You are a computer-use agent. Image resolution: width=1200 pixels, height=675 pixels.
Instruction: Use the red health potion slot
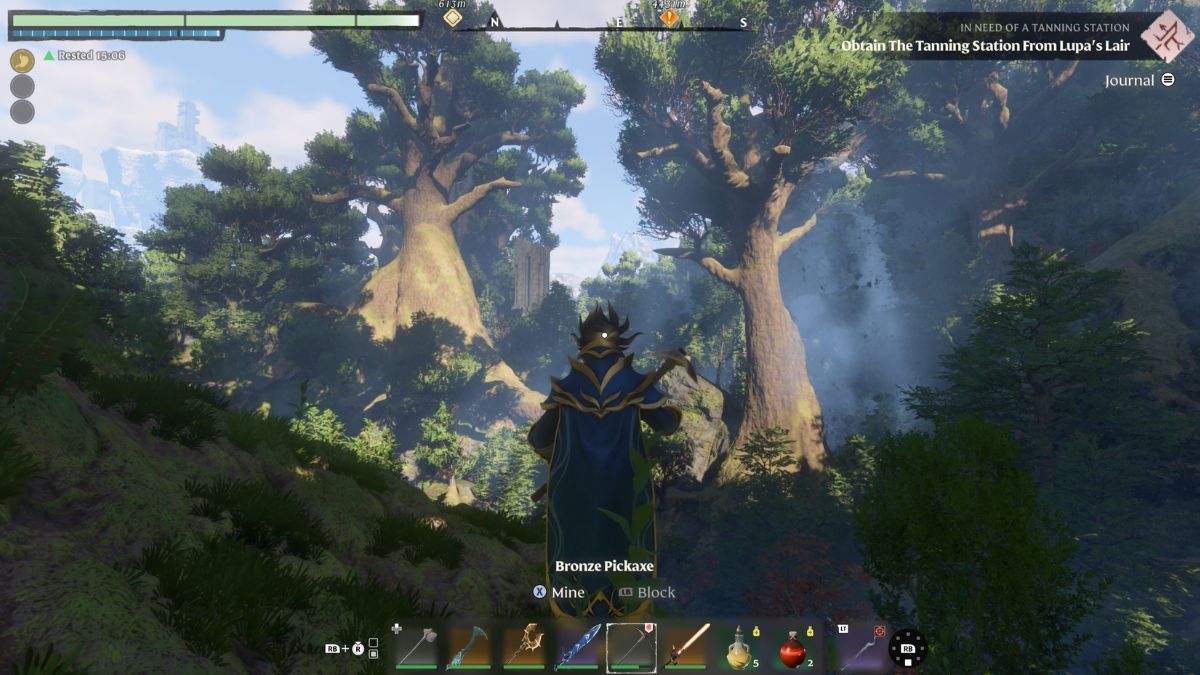click(x=794, y=647)
